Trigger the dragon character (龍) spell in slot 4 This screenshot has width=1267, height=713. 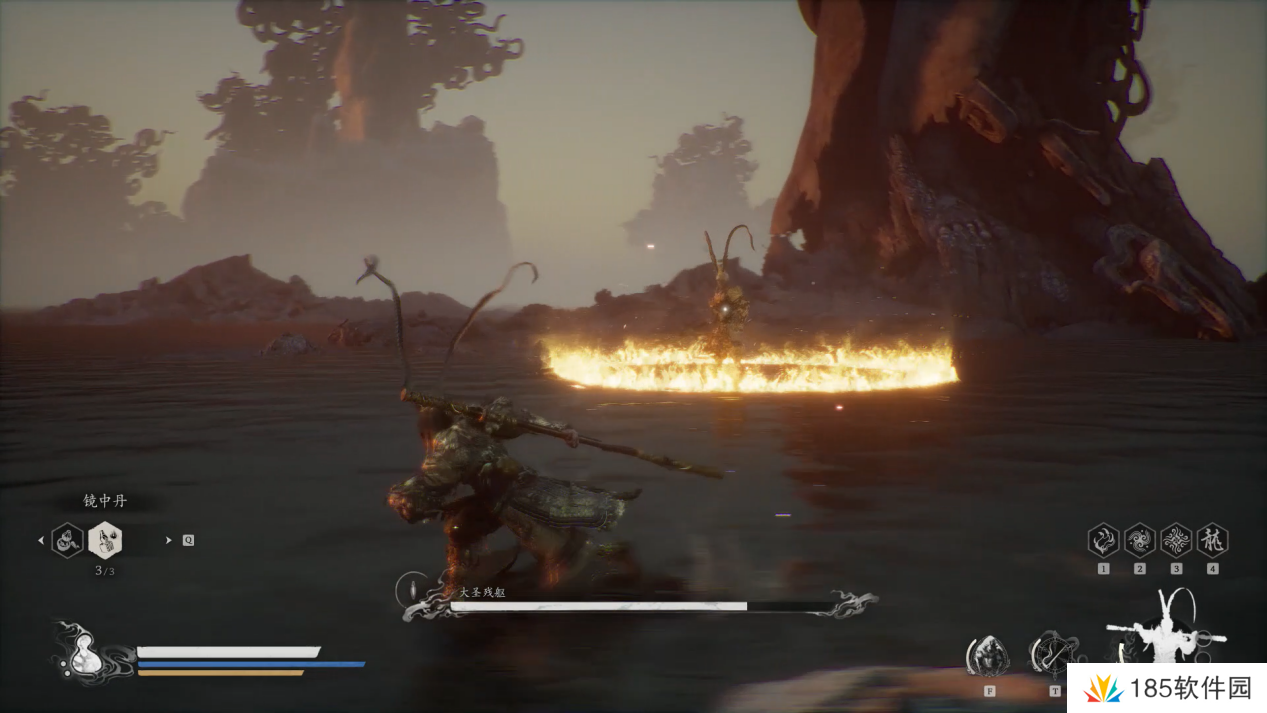(1212, 541)
